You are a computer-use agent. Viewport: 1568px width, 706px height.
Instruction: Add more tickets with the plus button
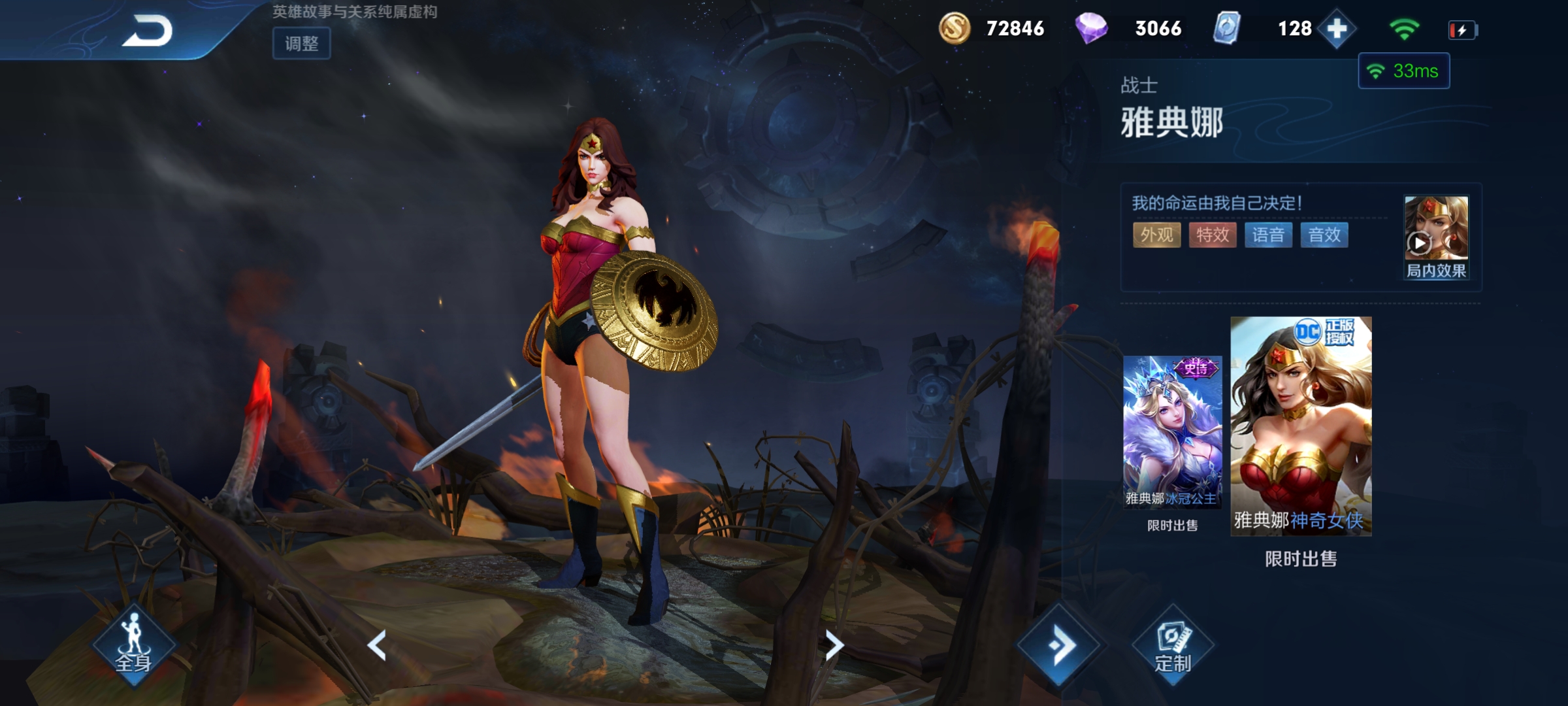coord(1337,29)
